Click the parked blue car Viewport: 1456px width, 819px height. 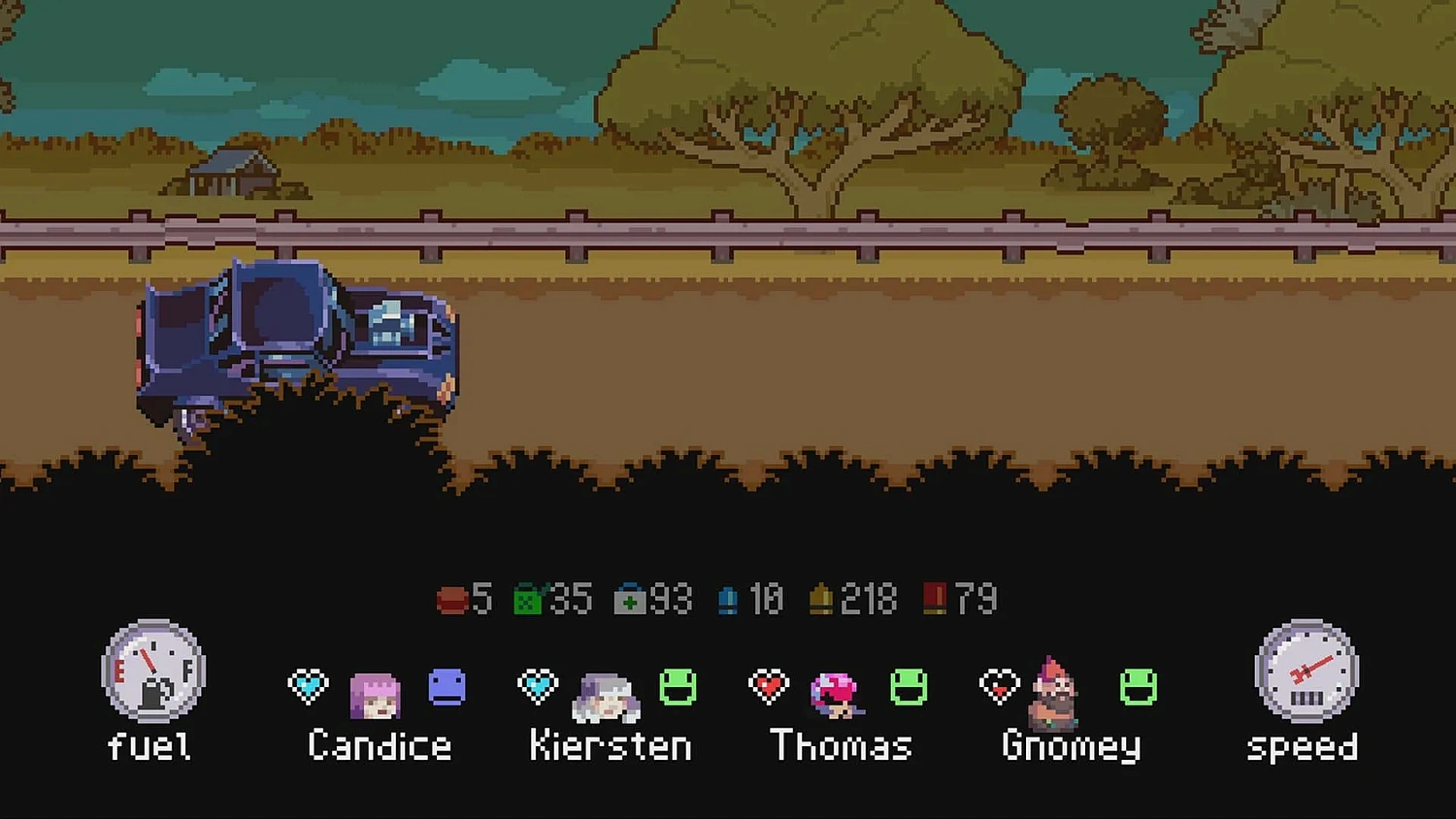tap(291, 340)
